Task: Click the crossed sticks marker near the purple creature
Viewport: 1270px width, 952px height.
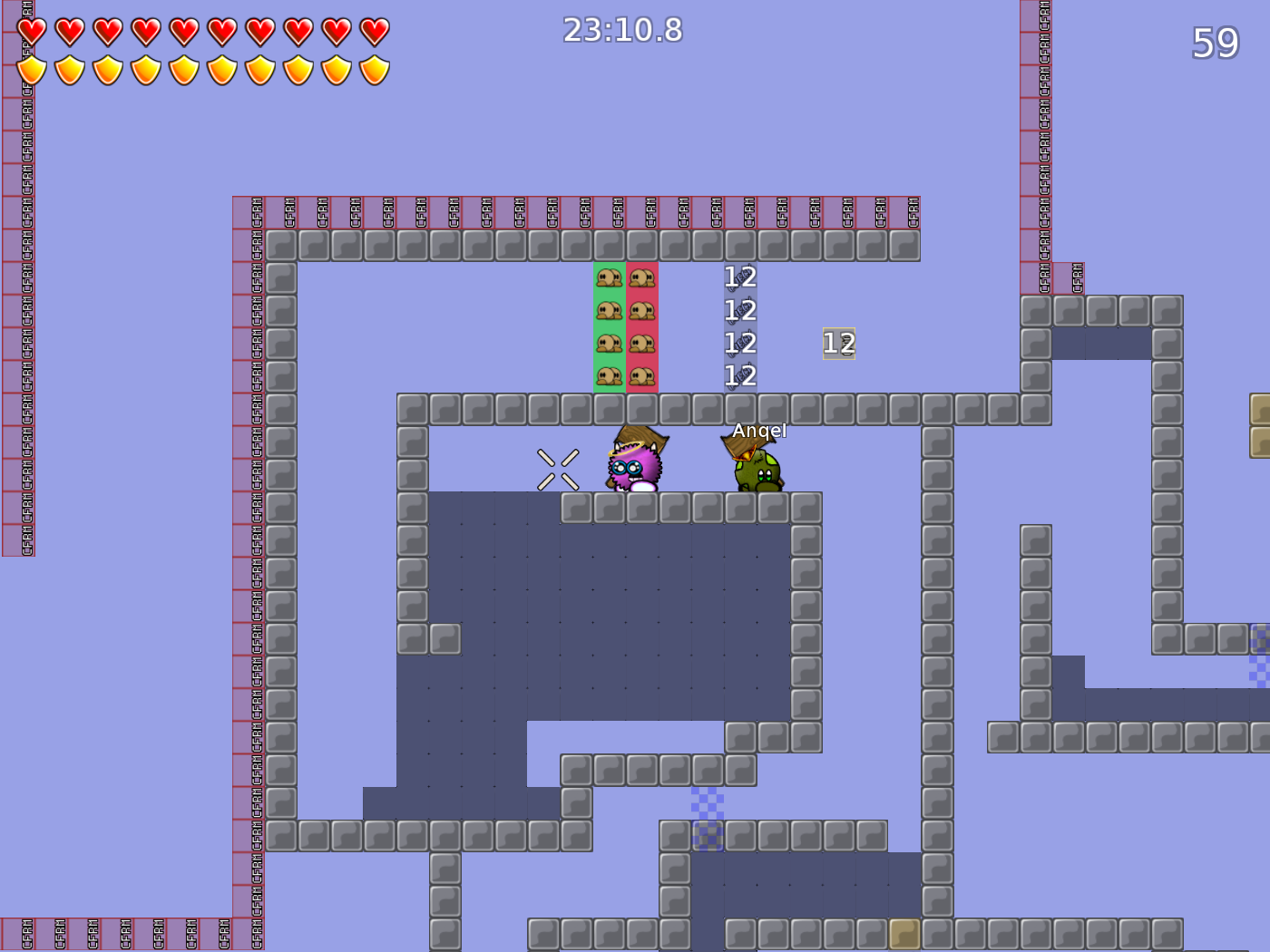Action: coord(557,469)
